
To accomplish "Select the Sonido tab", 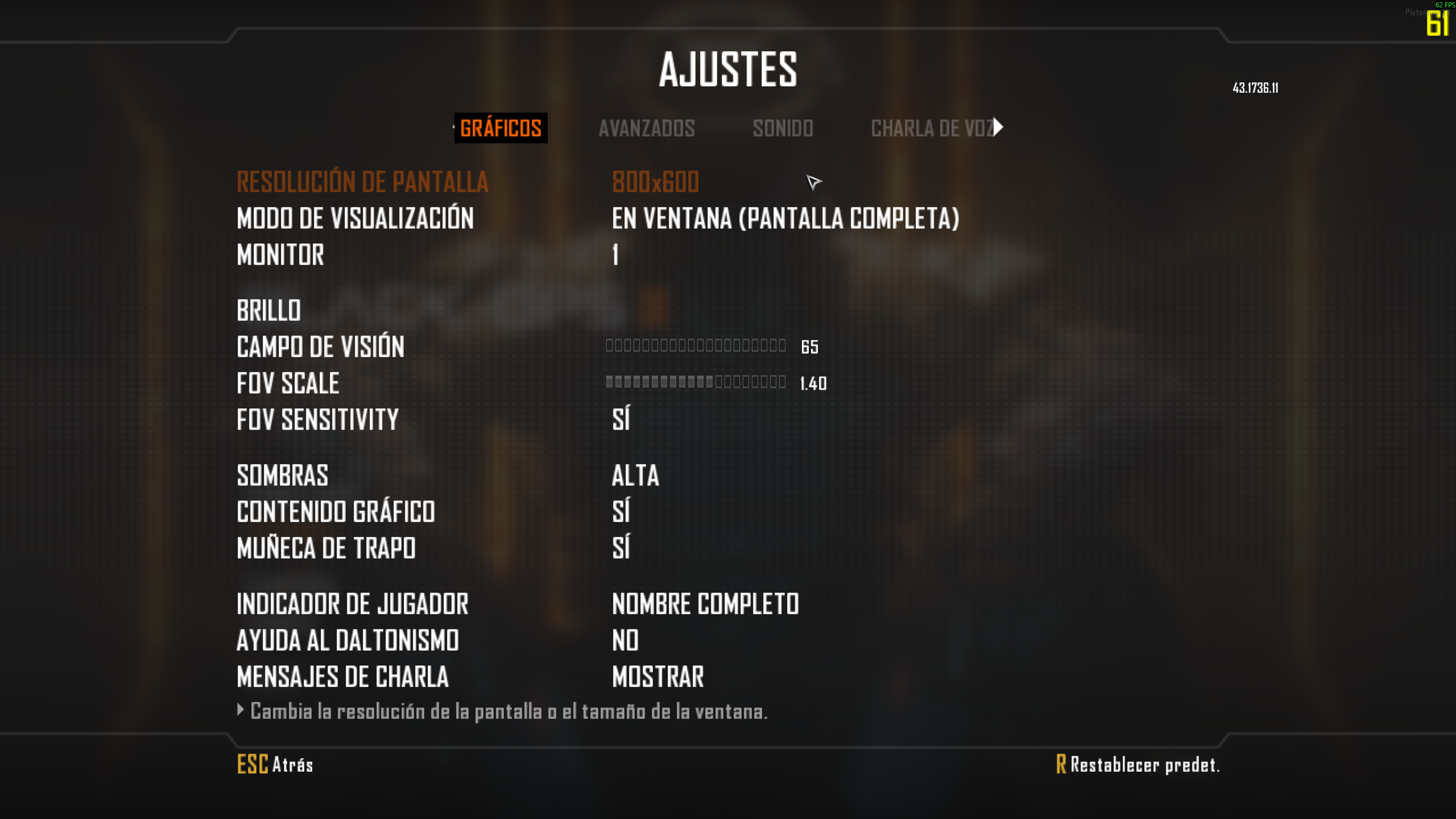I will pos(783,128).
